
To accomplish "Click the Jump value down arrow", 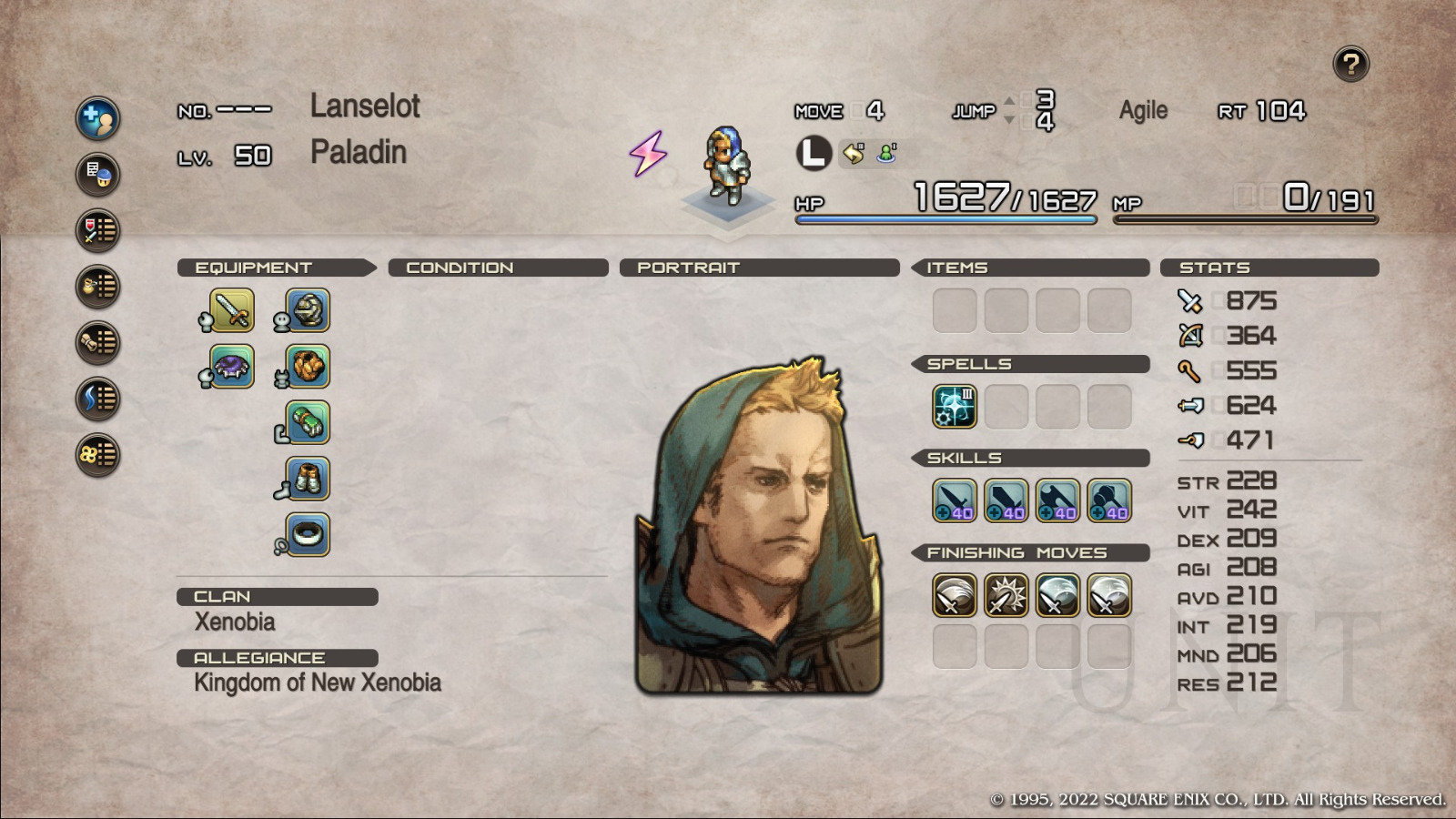I will [1008, 119].
